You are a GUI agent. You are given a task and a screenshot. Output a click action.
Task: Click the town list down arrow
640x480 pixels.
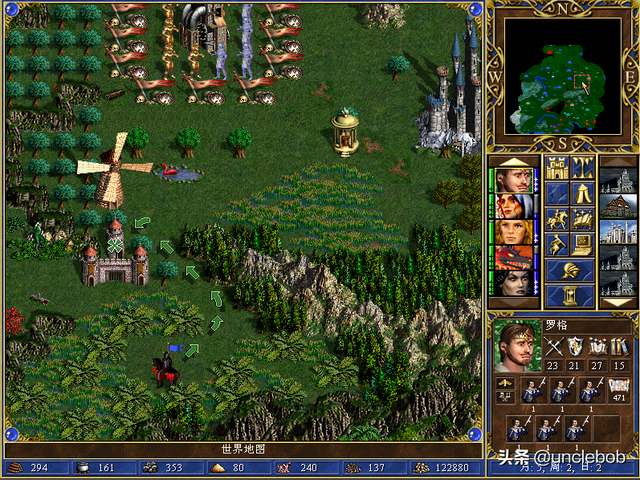click(x=618, y=301)
